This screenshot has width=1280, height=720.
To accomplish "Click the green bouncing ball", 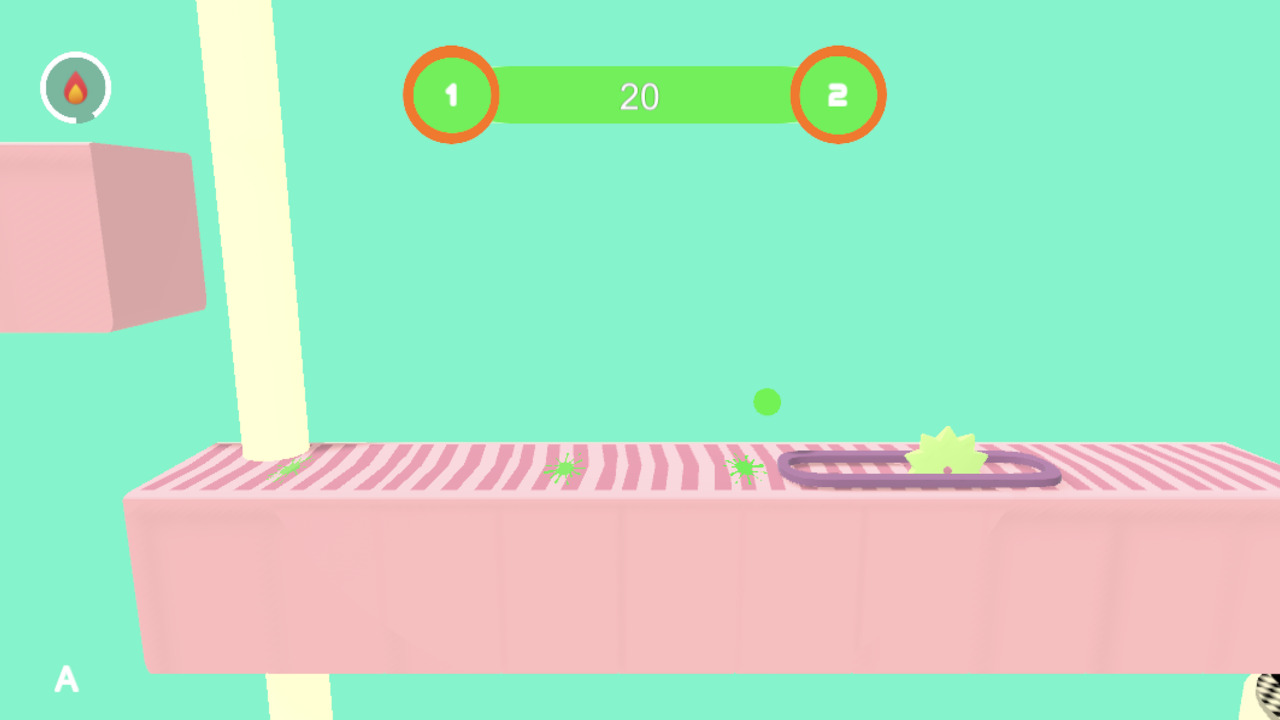I will coord(767,402).
